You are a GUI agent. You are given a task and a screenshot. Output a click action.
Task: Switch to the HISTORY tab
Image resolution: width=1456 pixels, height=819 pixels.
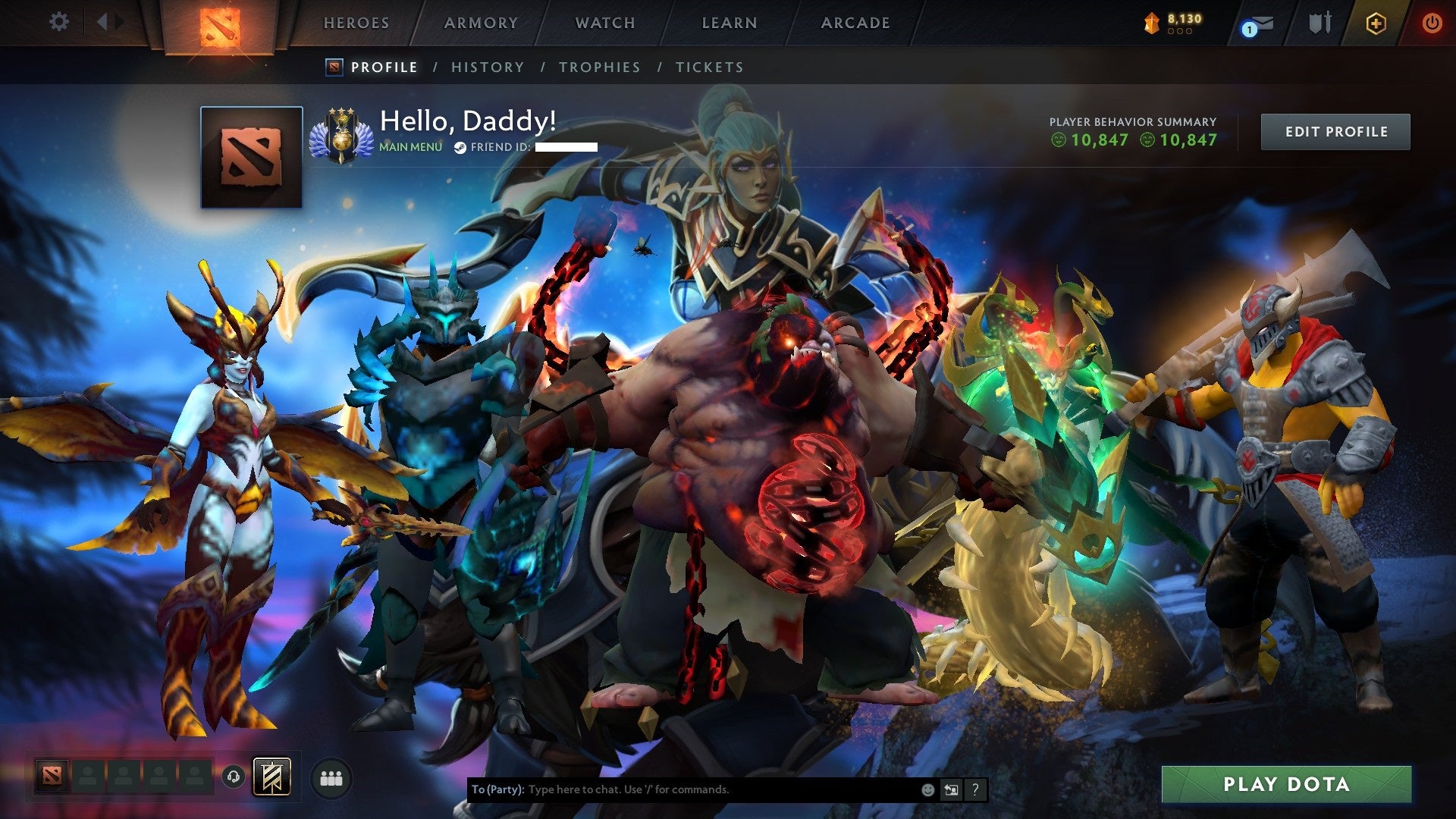pyautogui.click(x=487, y=67)
